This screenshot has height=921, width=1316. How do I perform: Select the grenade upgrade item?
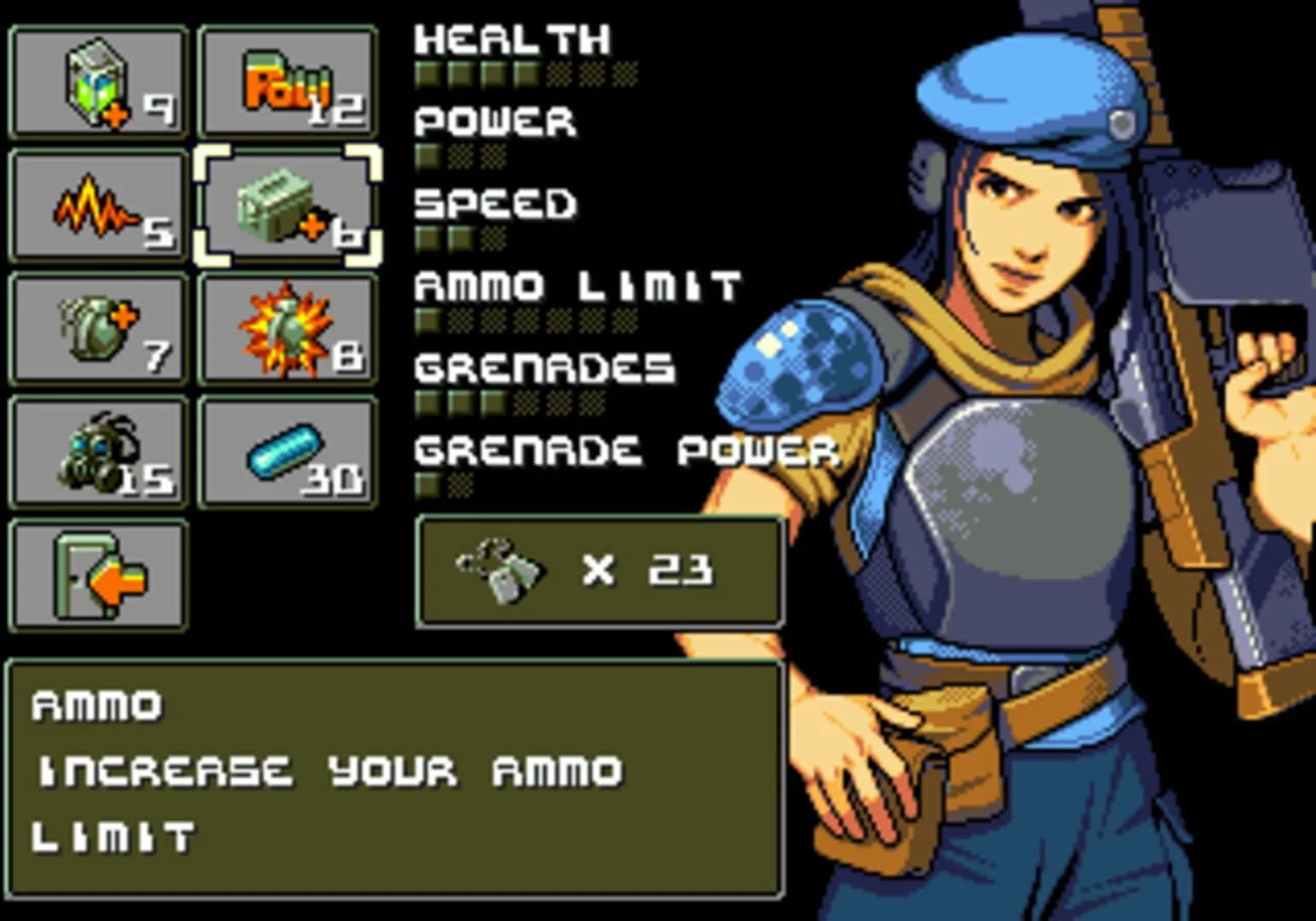[x=96, y=328]
